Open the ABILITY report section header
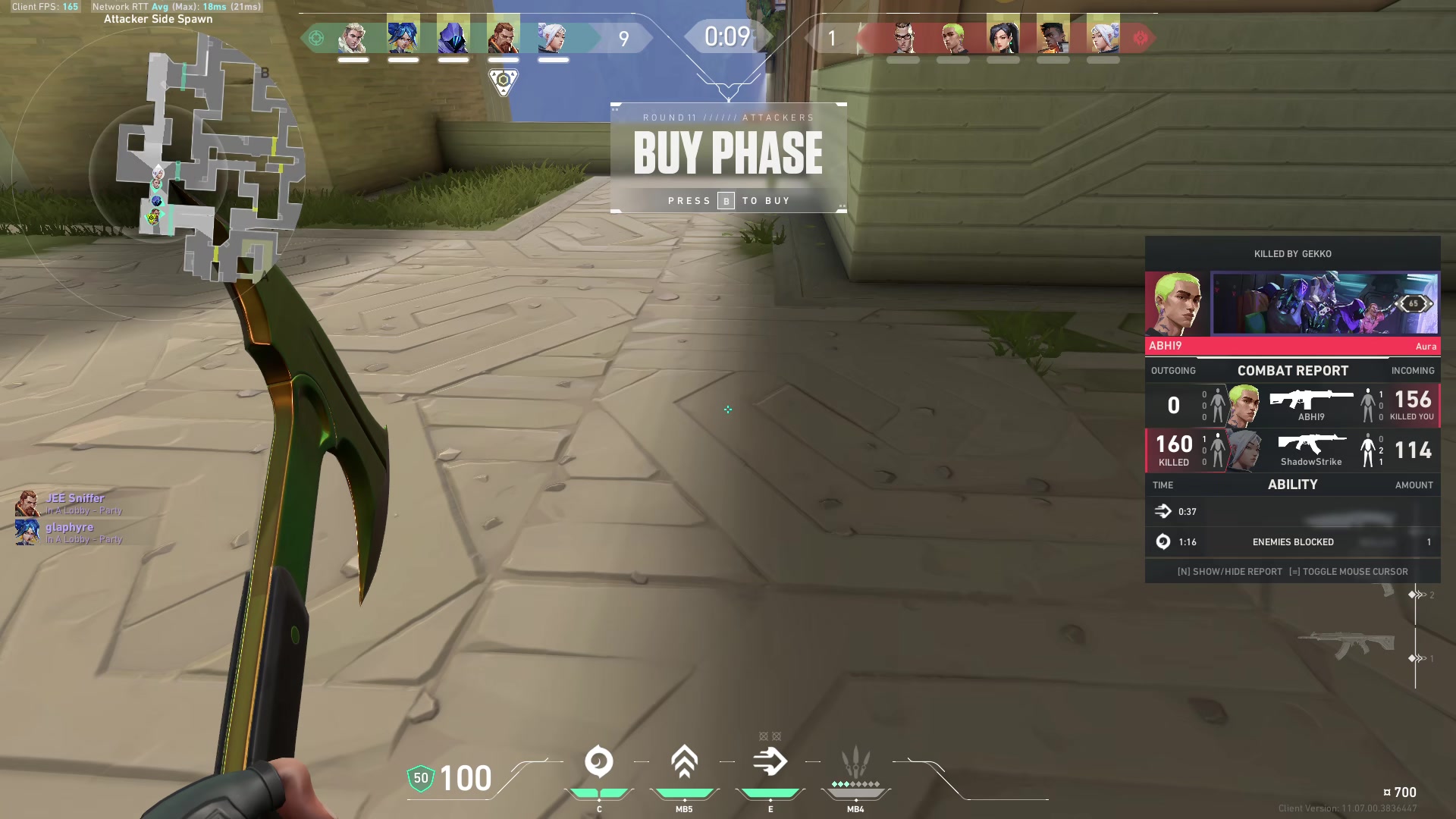 (x=1292, y=485)
